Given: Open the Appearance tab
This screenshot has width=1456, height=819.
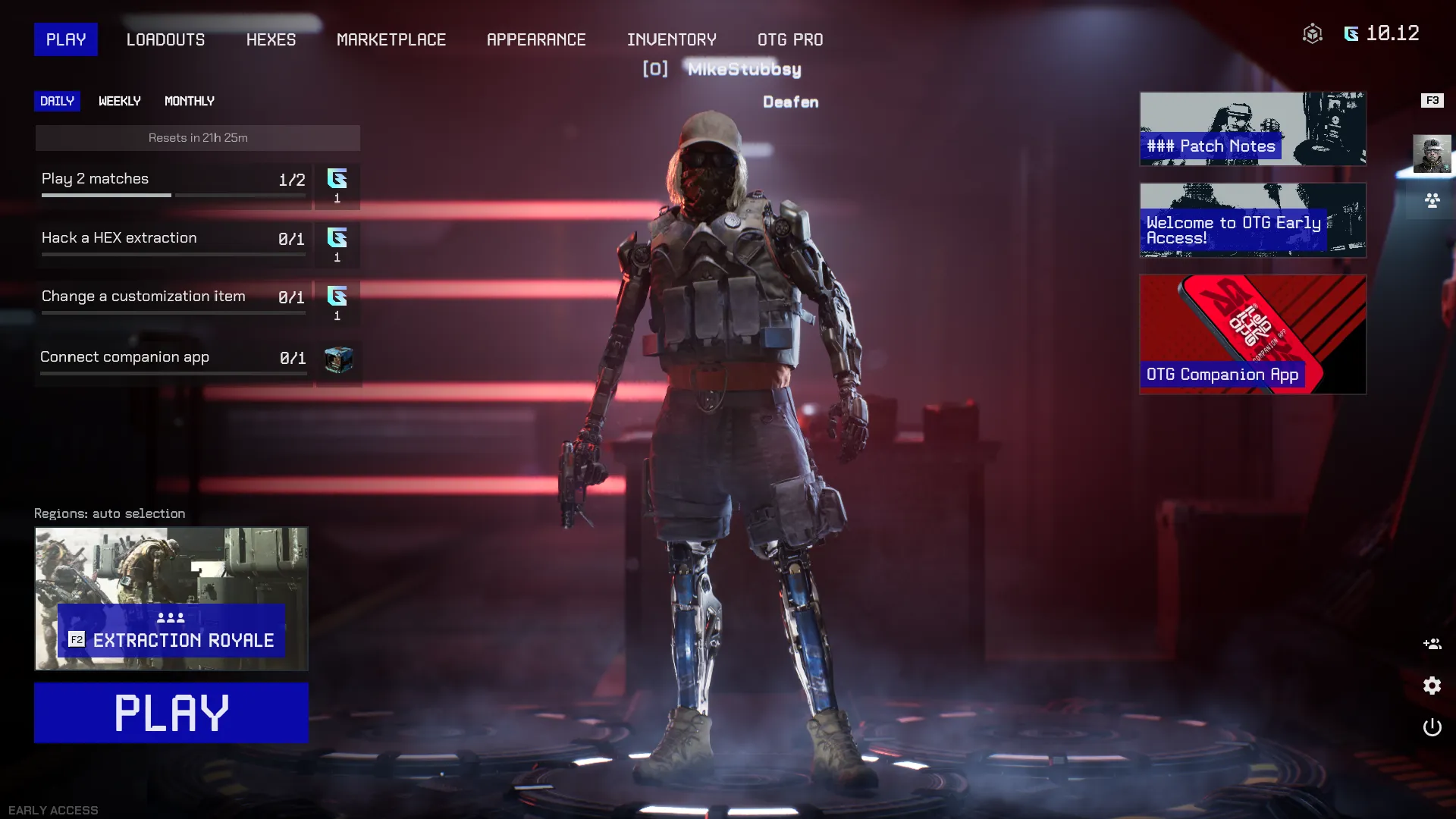Looking at the screenshot, I should click(536, 39).
